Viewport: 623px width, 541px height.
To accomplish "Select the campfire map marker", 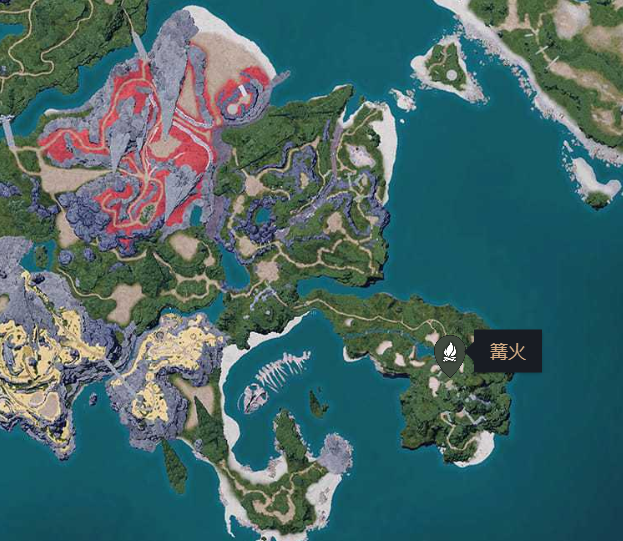I will 450,354.
